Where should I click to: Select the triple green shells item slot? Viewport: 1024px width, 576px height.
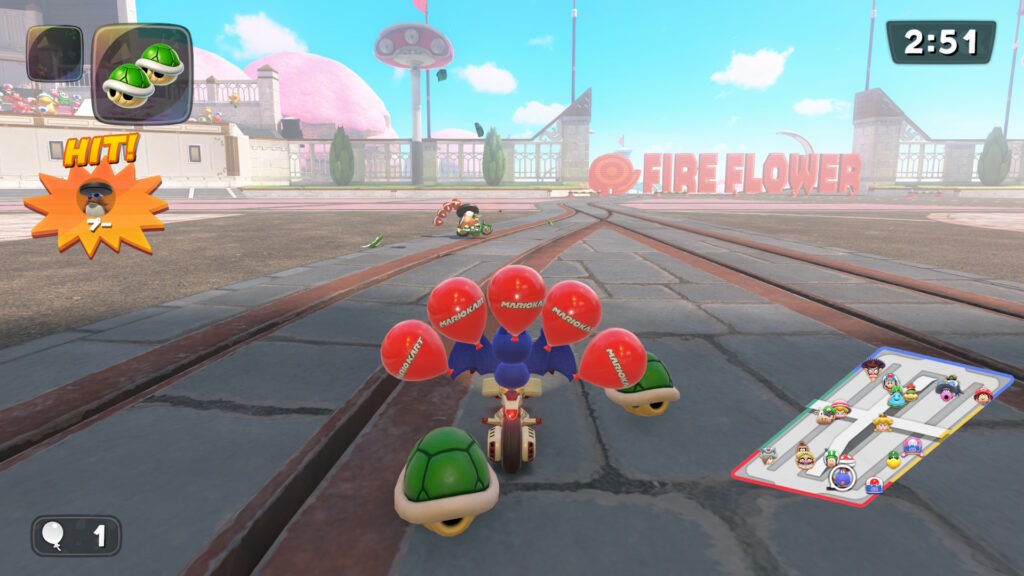[x=142, y=73]
